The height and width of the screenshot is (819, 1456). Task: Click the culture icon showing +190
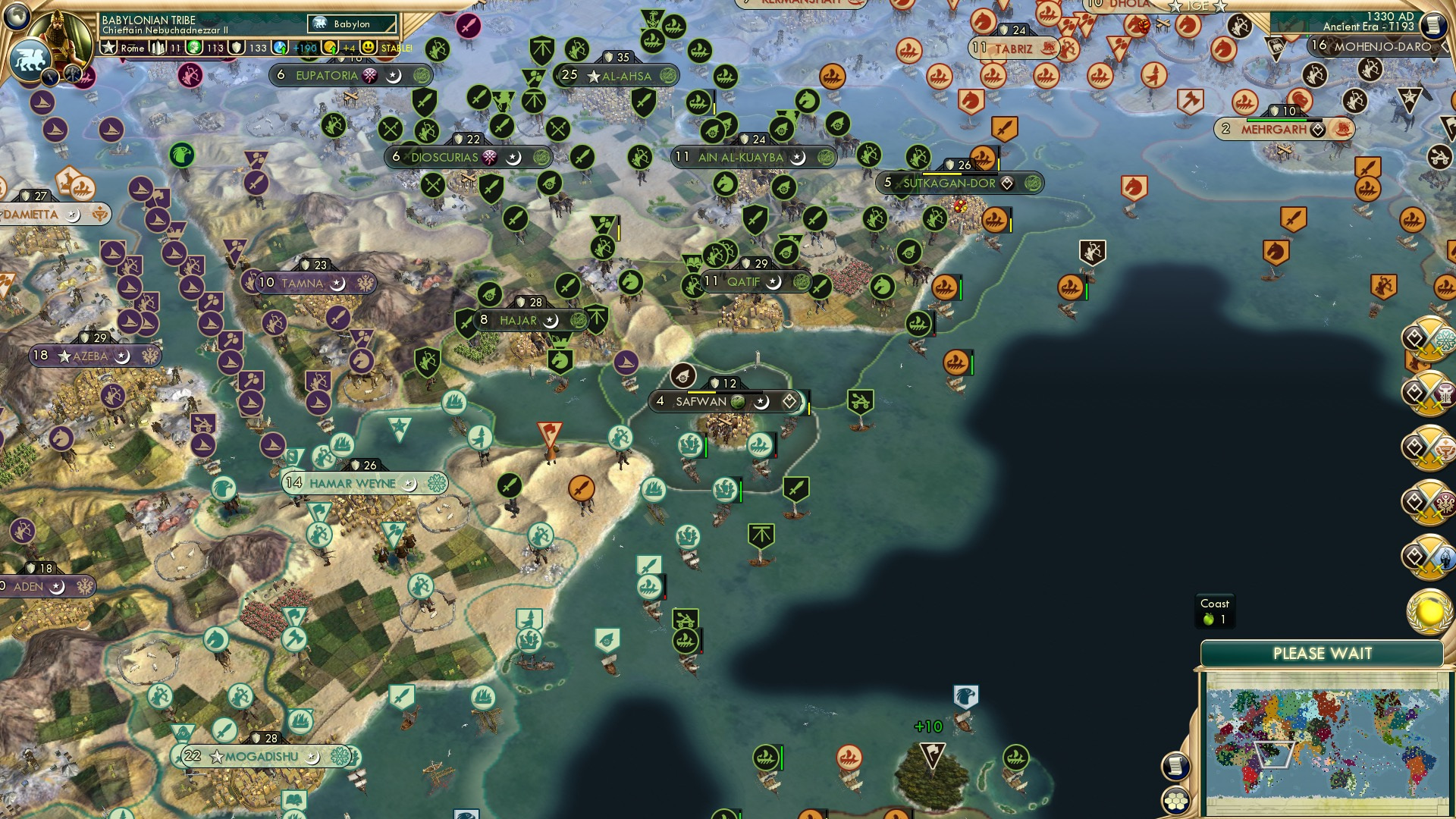tap(281, 47)
